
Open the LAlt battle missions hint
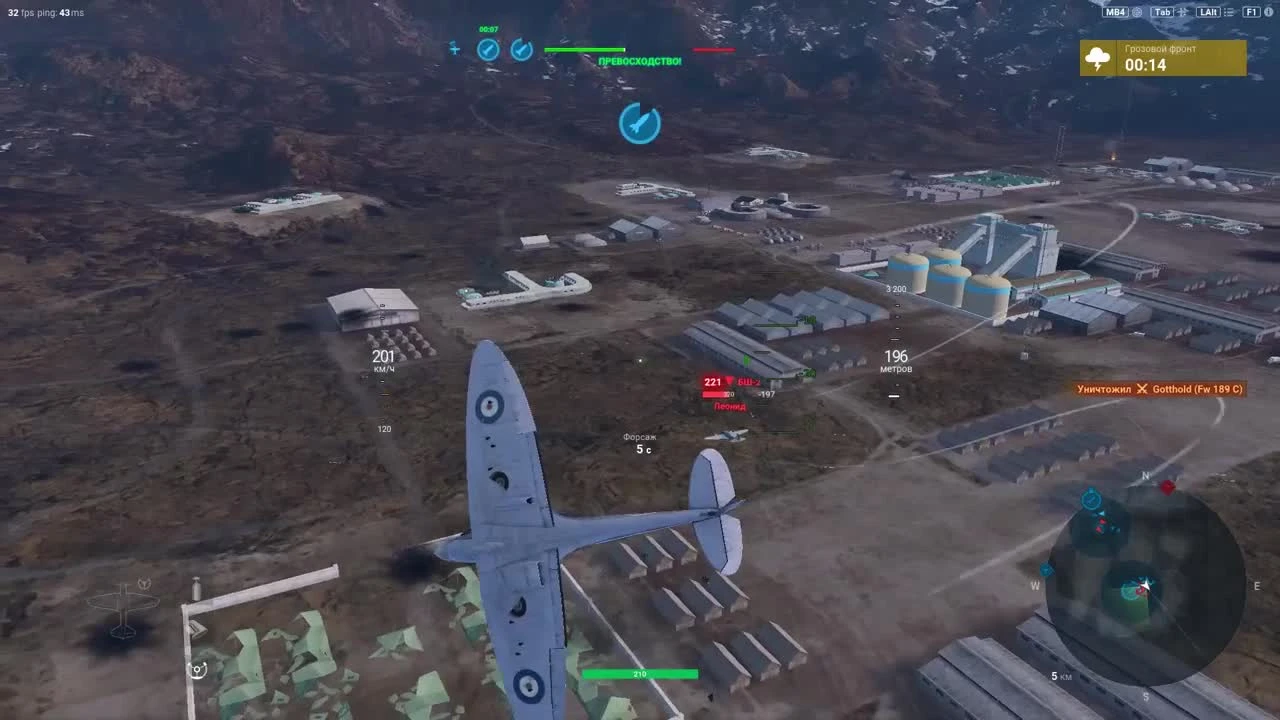point(1207,12)
